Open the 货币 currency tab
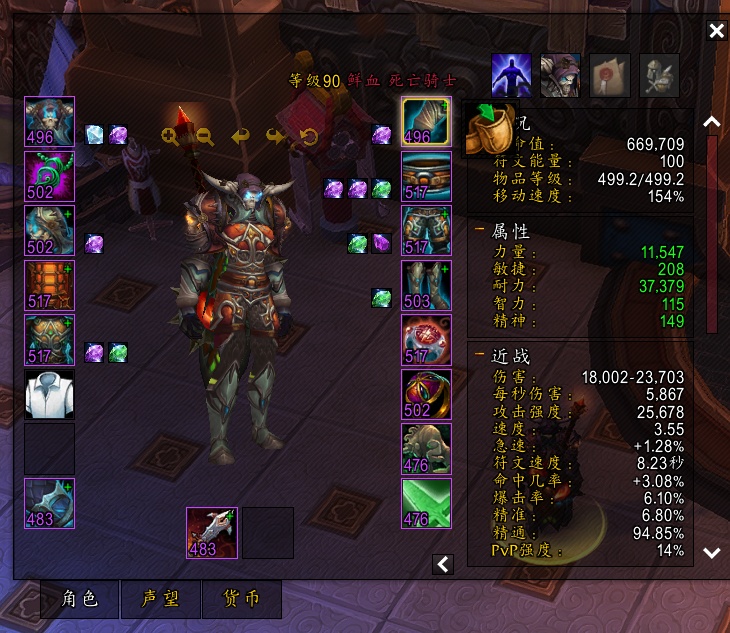 240,599
